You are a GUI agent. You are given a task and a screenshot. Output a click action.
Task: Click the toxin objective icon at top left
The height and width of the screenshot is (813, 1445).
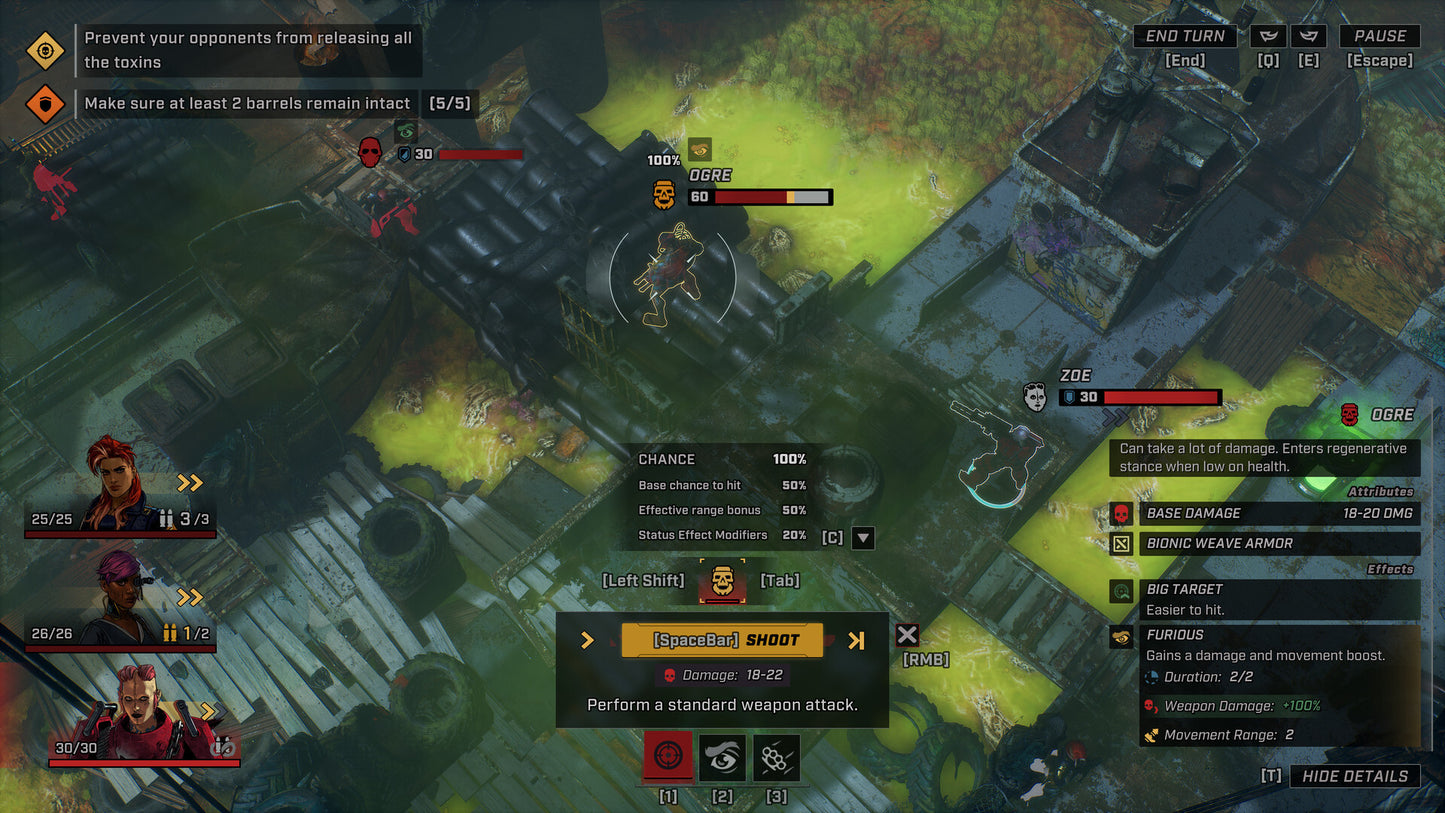(44, 50)
